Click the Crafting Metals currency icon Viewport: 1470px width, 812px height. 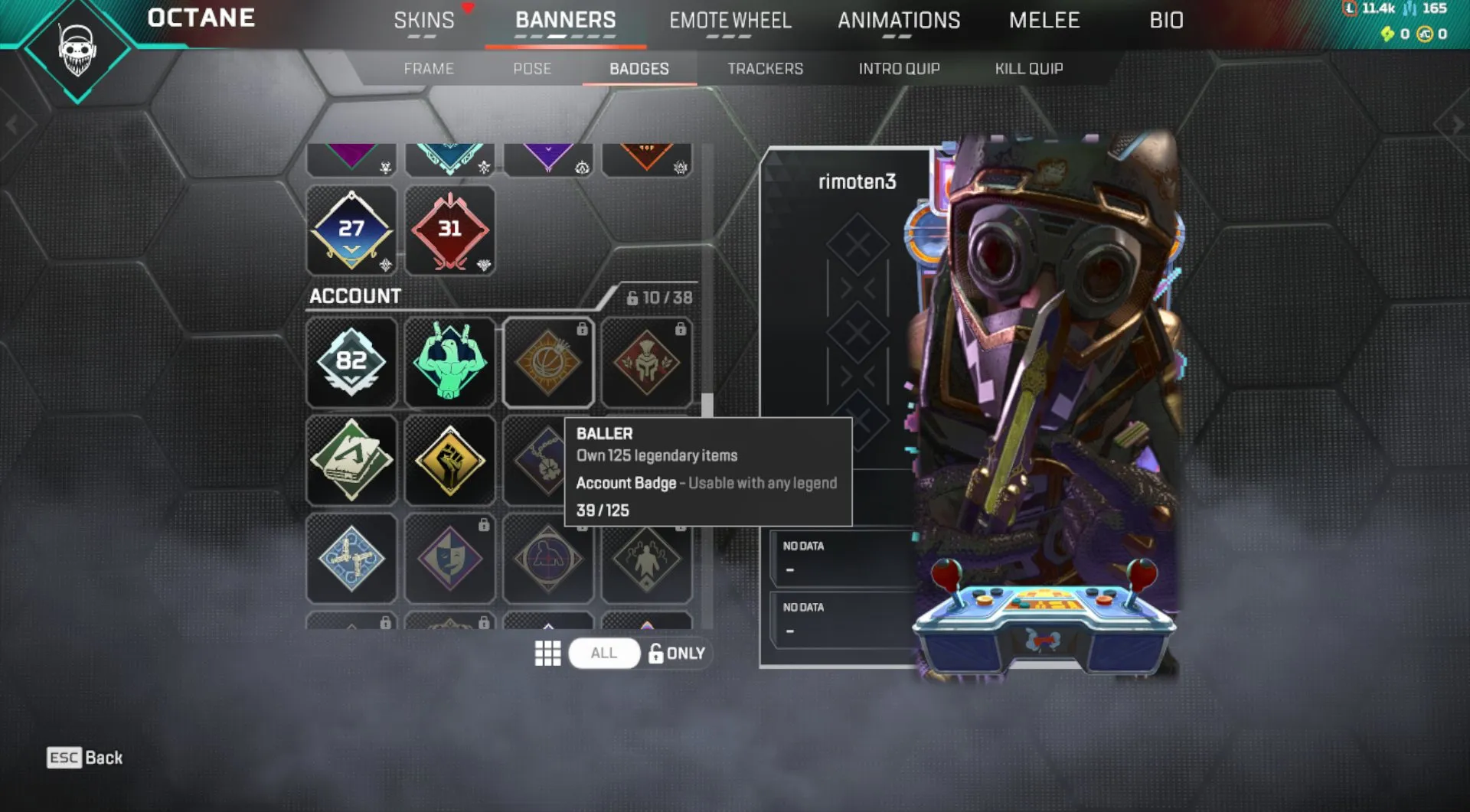(x=1408, y=10)
